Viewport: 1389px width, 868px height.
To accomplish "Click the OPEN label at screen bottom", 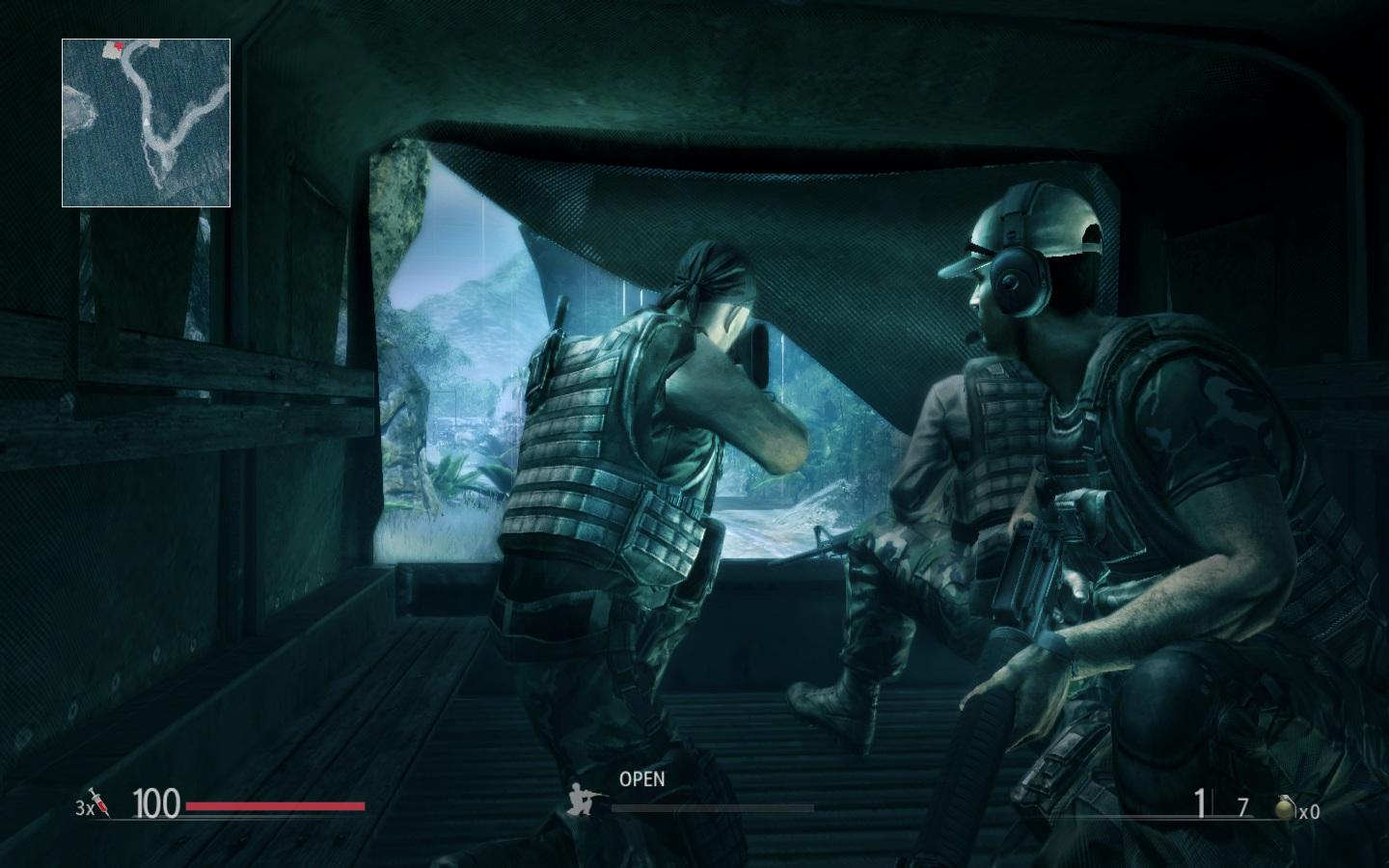I will tap(642, 777).
